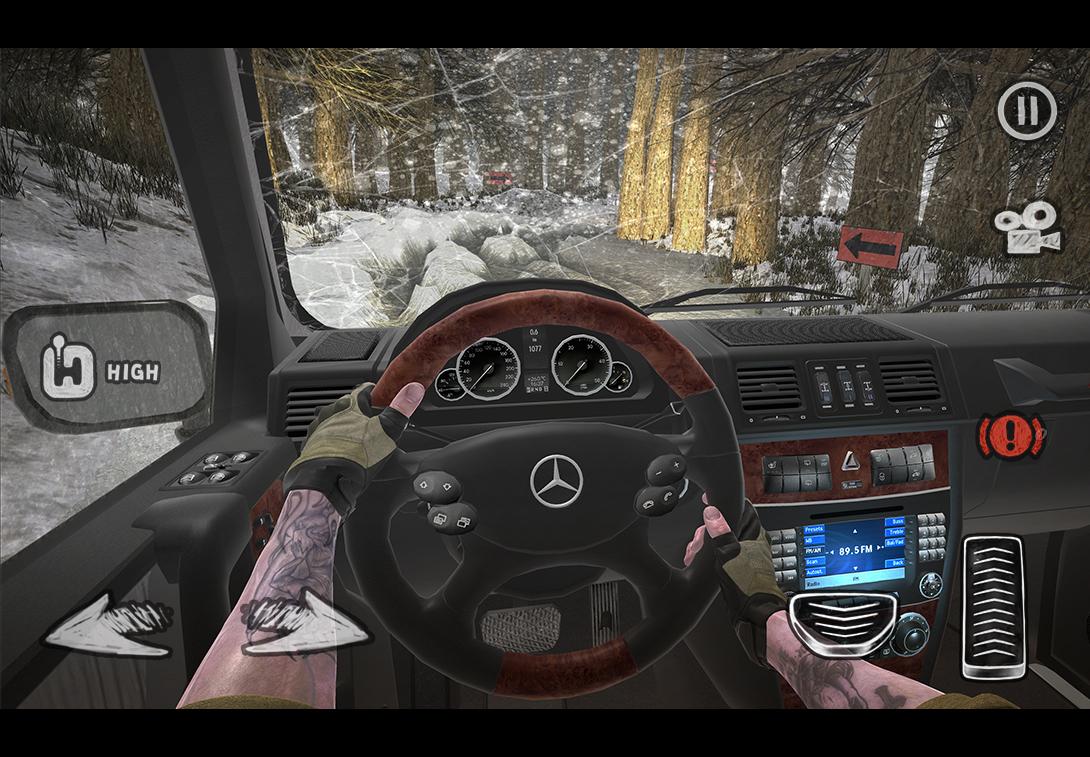
Task: Switch camera view with the camera icon
Action: pyautogui.click(x=1026, y=229)
